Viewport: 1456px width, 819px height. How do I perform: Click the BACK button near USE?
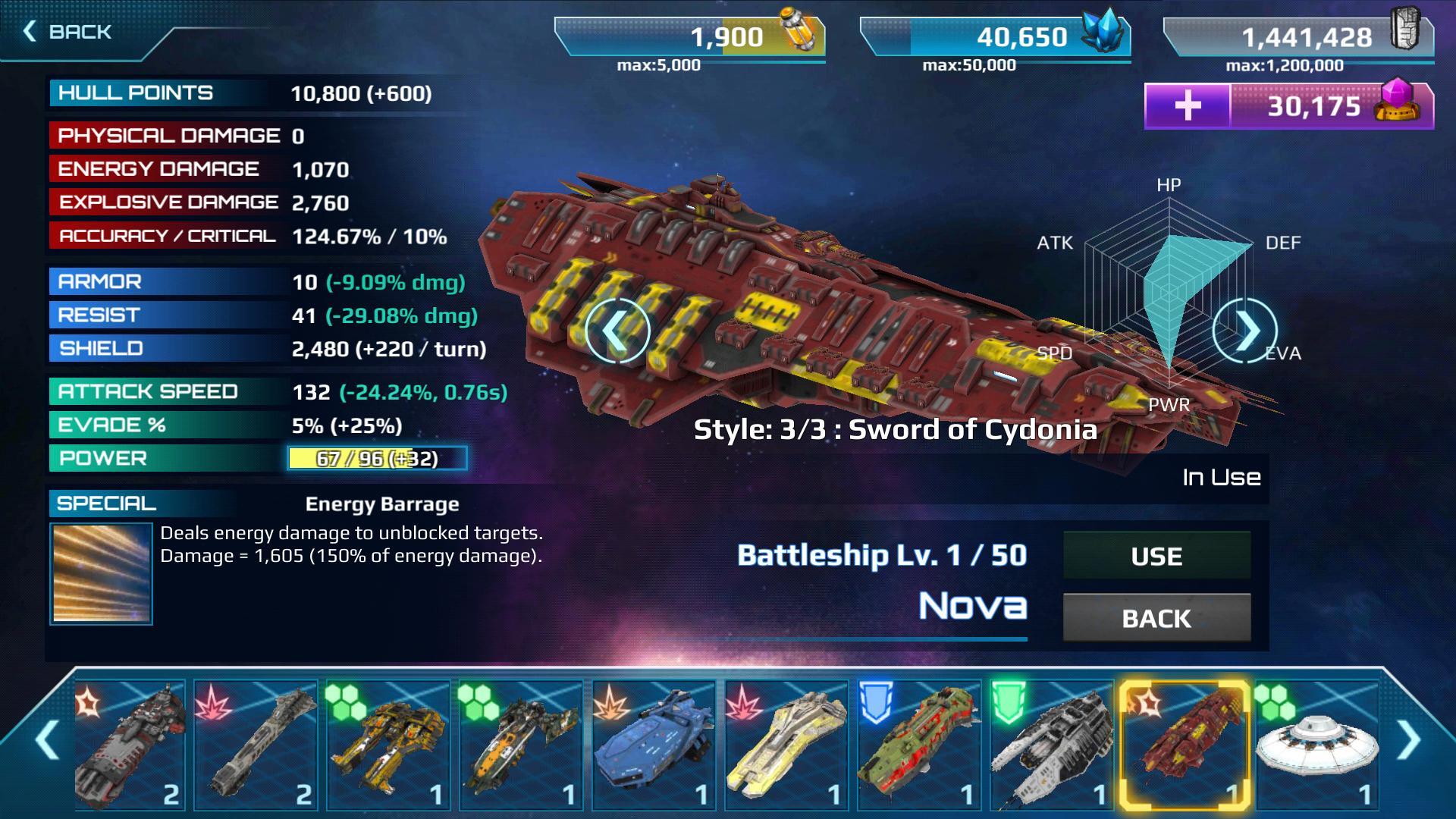(1156, 619)
